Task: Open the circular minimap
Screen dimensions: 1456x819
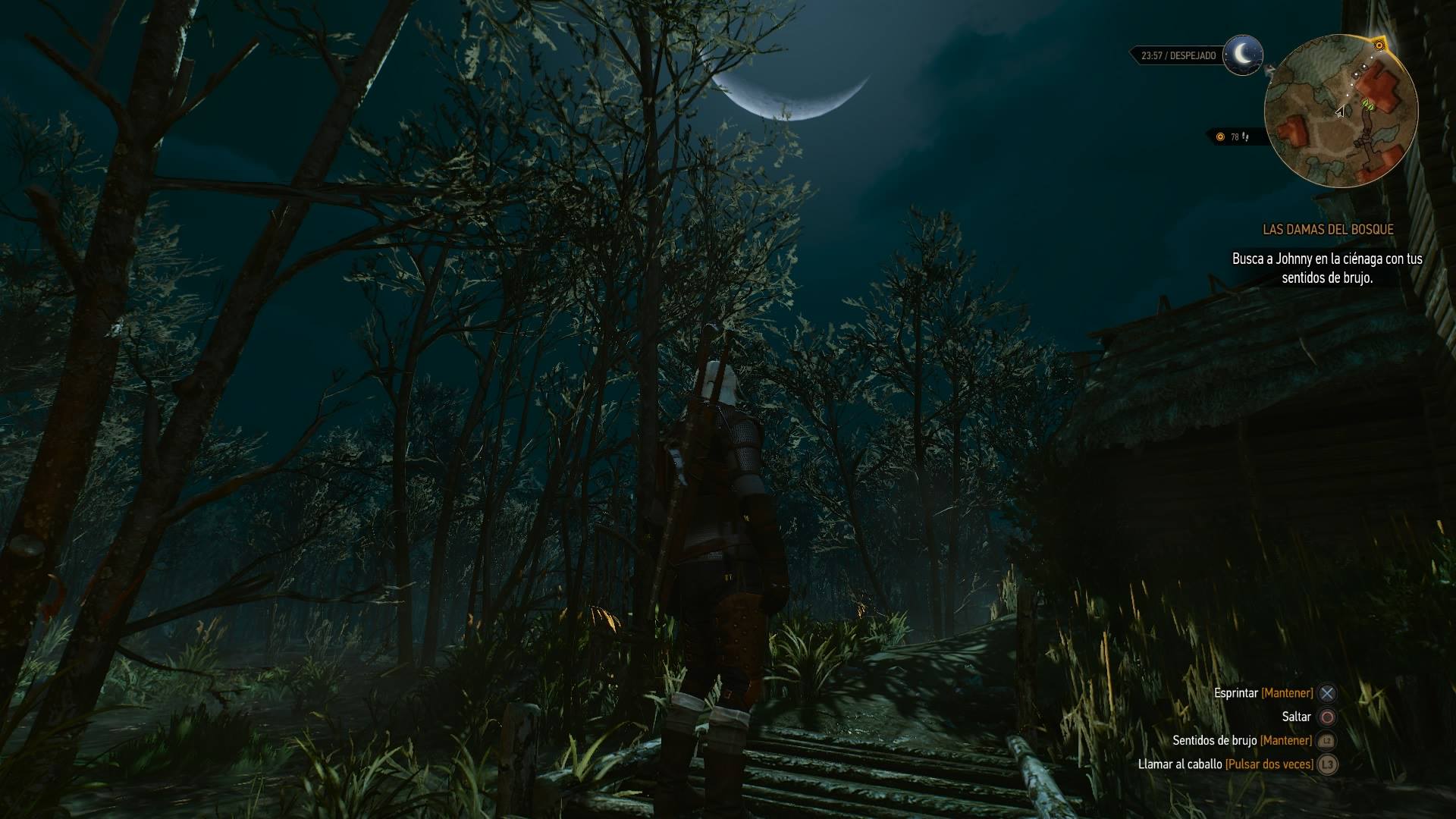Action: pyautogui.click(x=1340, y=111)
